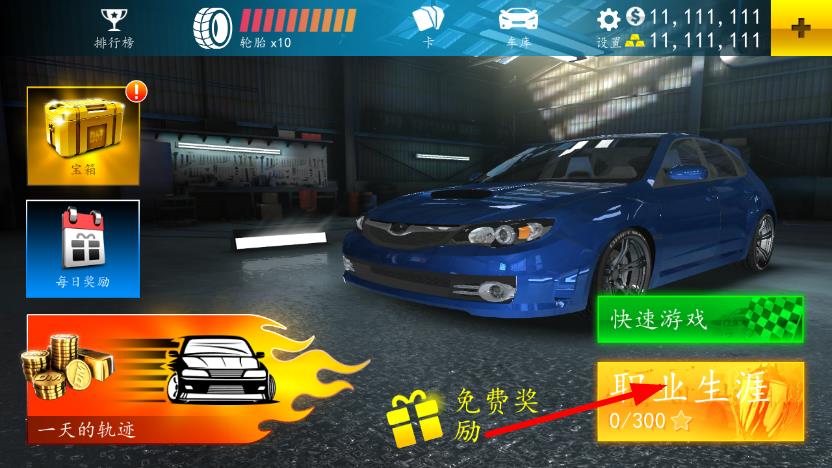Screen dimensions: 832x468
Task: Enter career mode (职业生涯)
Action: coord(700,400)
